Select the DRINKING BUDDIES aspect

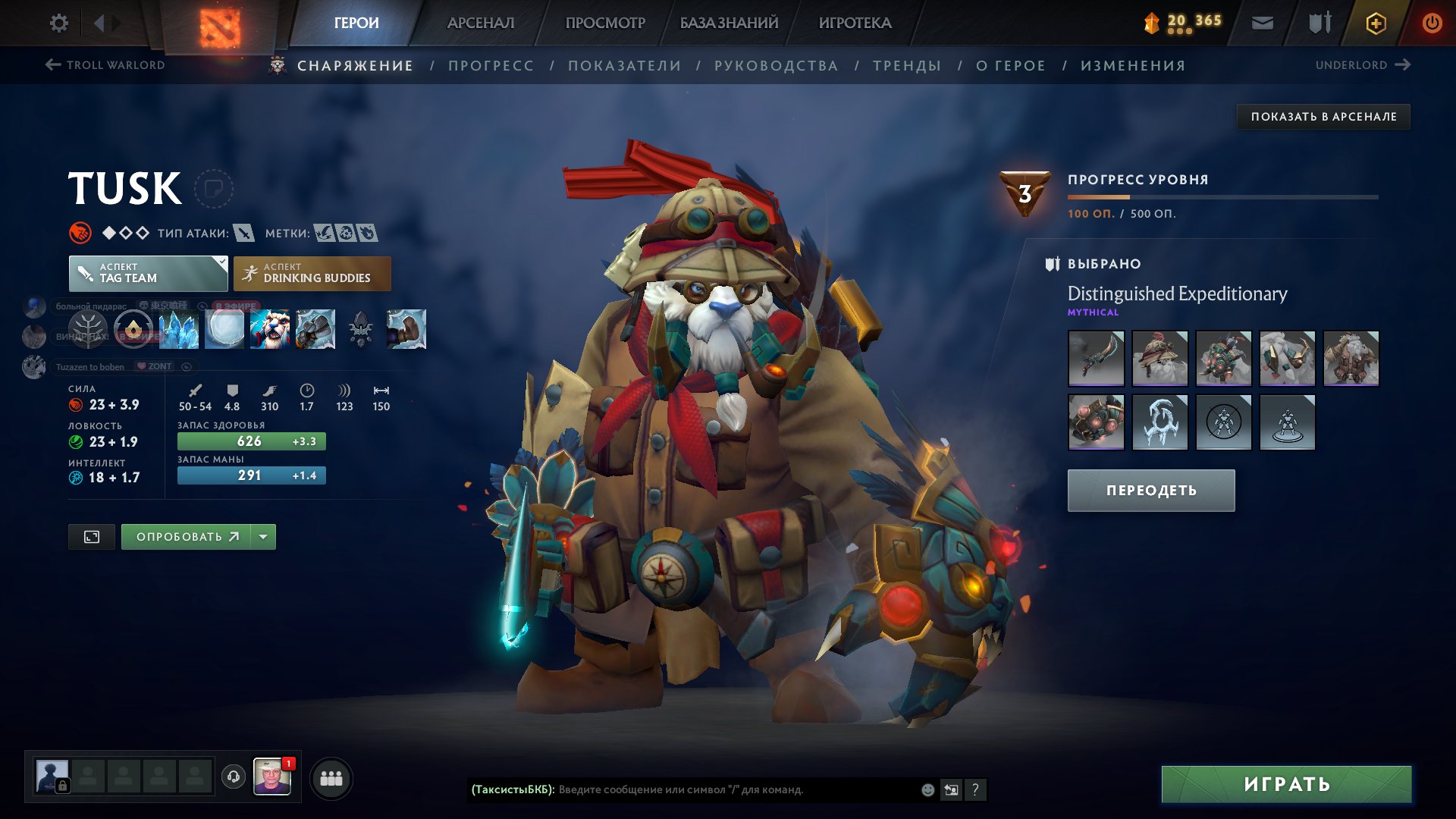coord(312,273)
